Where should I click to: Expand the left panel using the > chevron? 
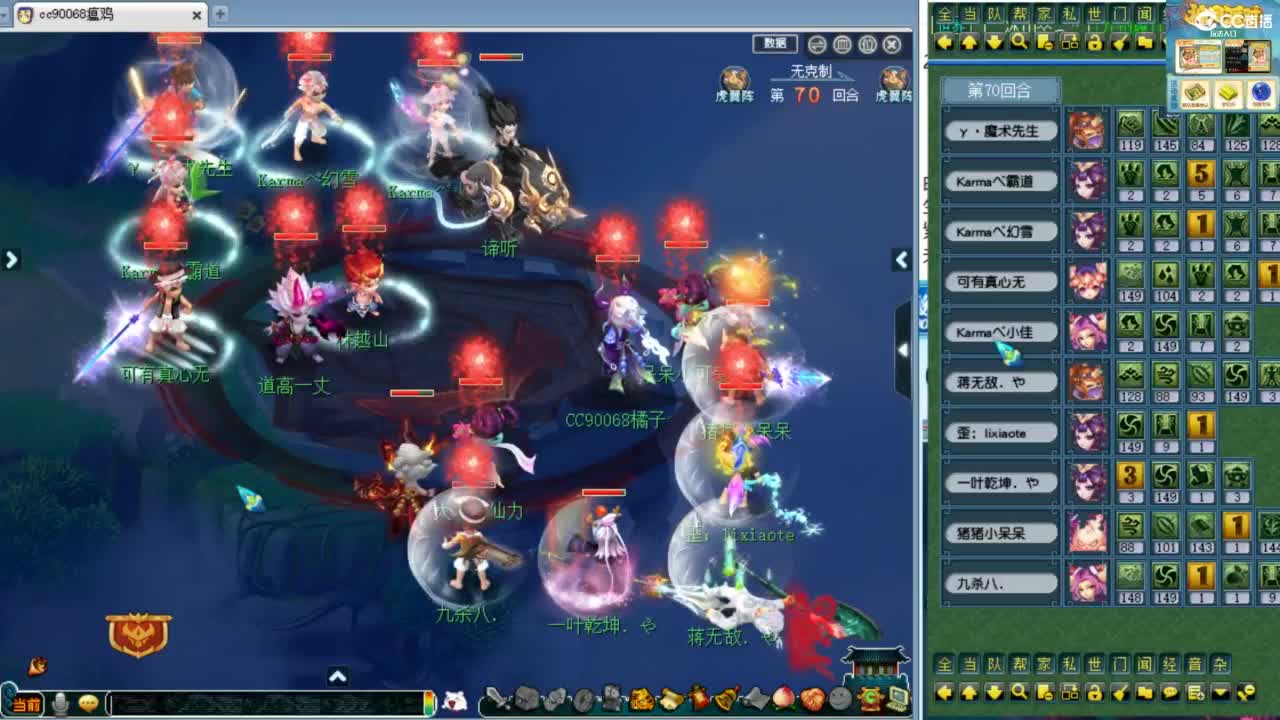click(12, 259)
